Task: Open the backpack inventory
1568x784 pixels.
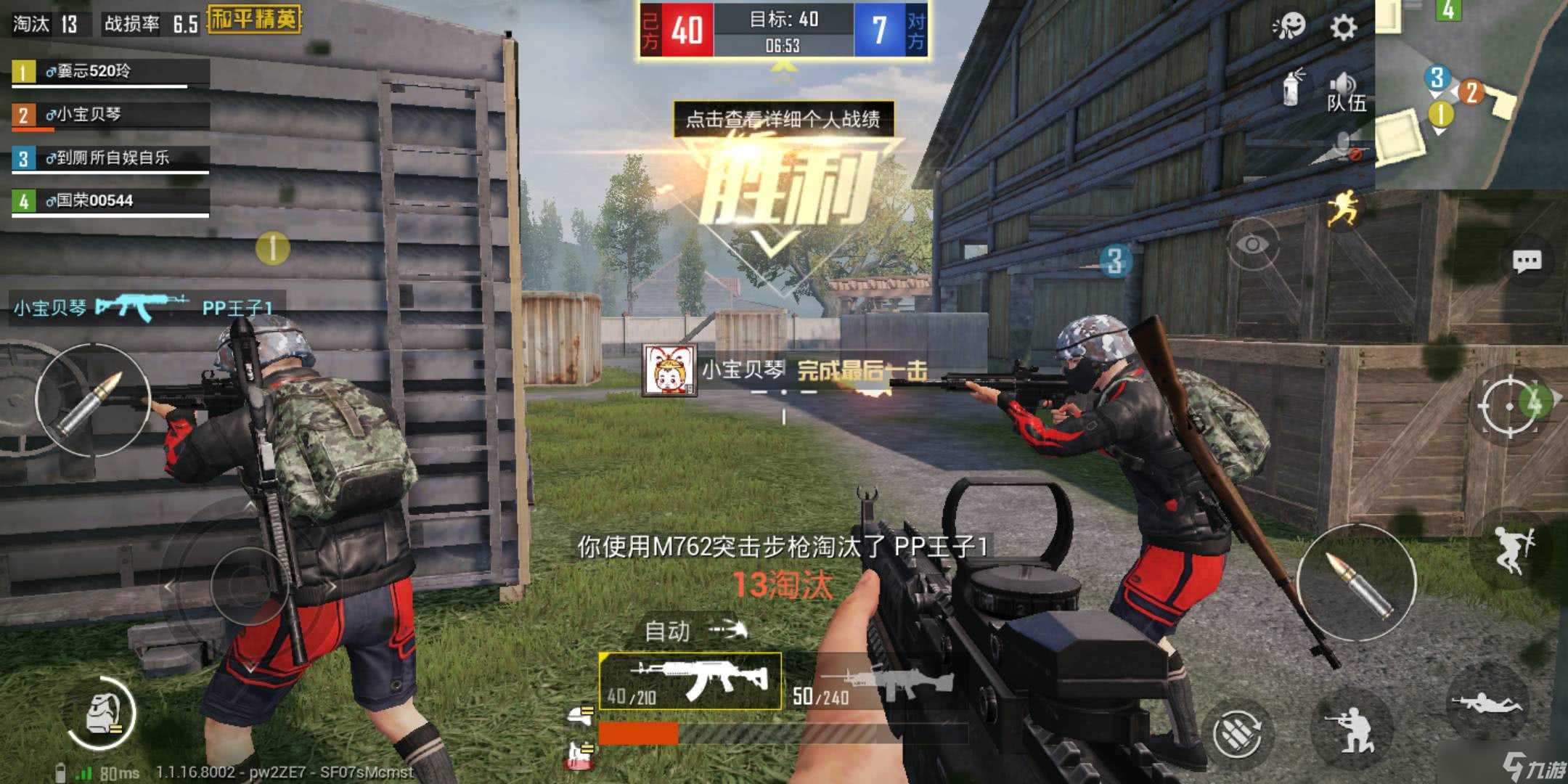Action: (x=100, y=714)
